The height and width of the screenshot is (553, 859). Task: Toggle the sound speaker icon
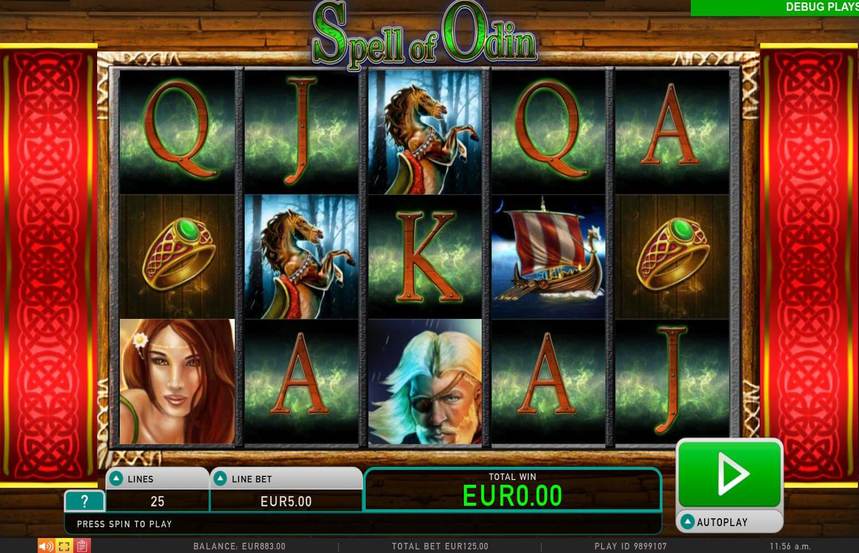point(46,546)
